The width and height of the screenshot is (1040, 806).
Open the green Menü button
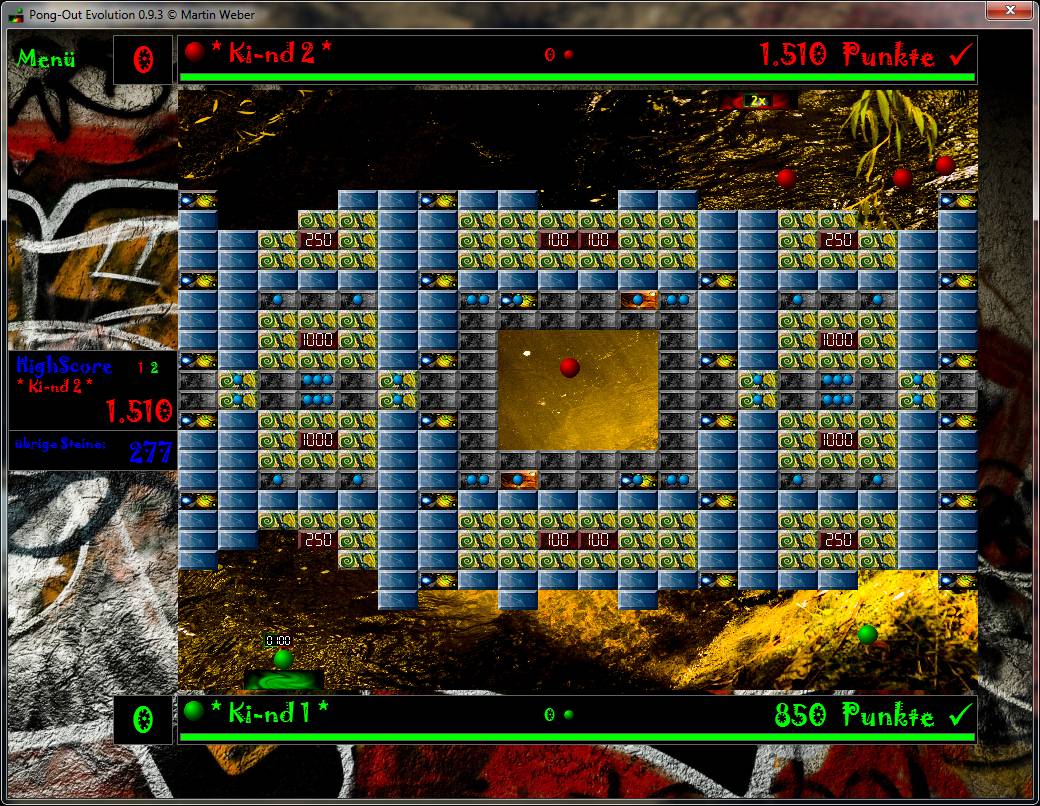coord(46,59)
